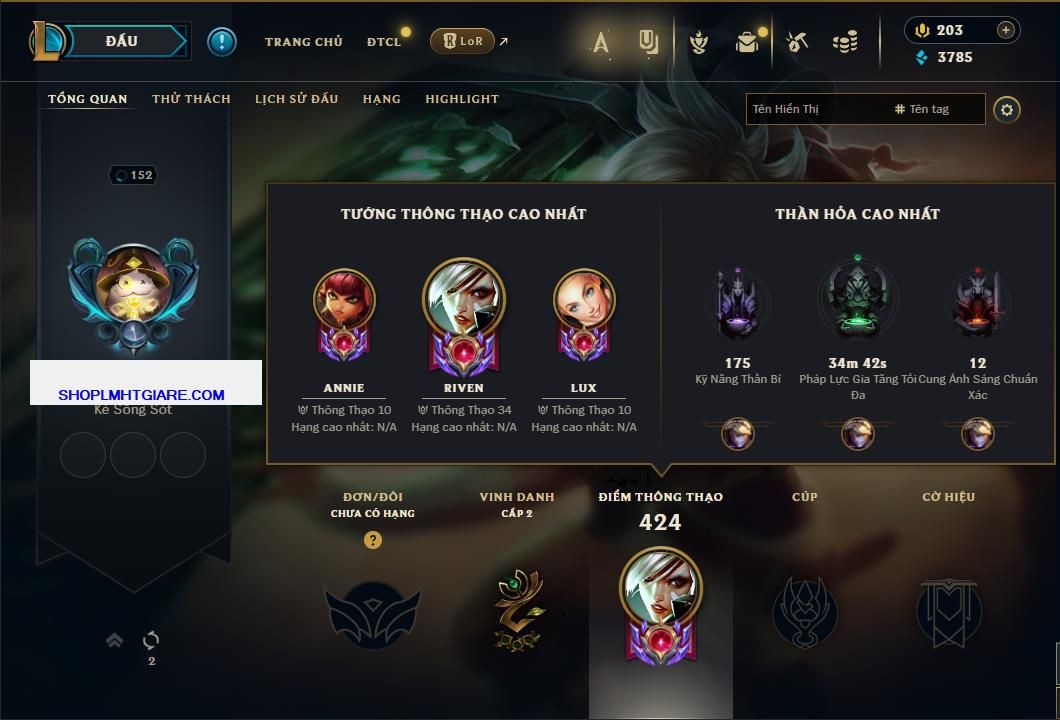View the HẠNG ranked tab
Viewport: 1060px width, 720px height.
[381, 99]
